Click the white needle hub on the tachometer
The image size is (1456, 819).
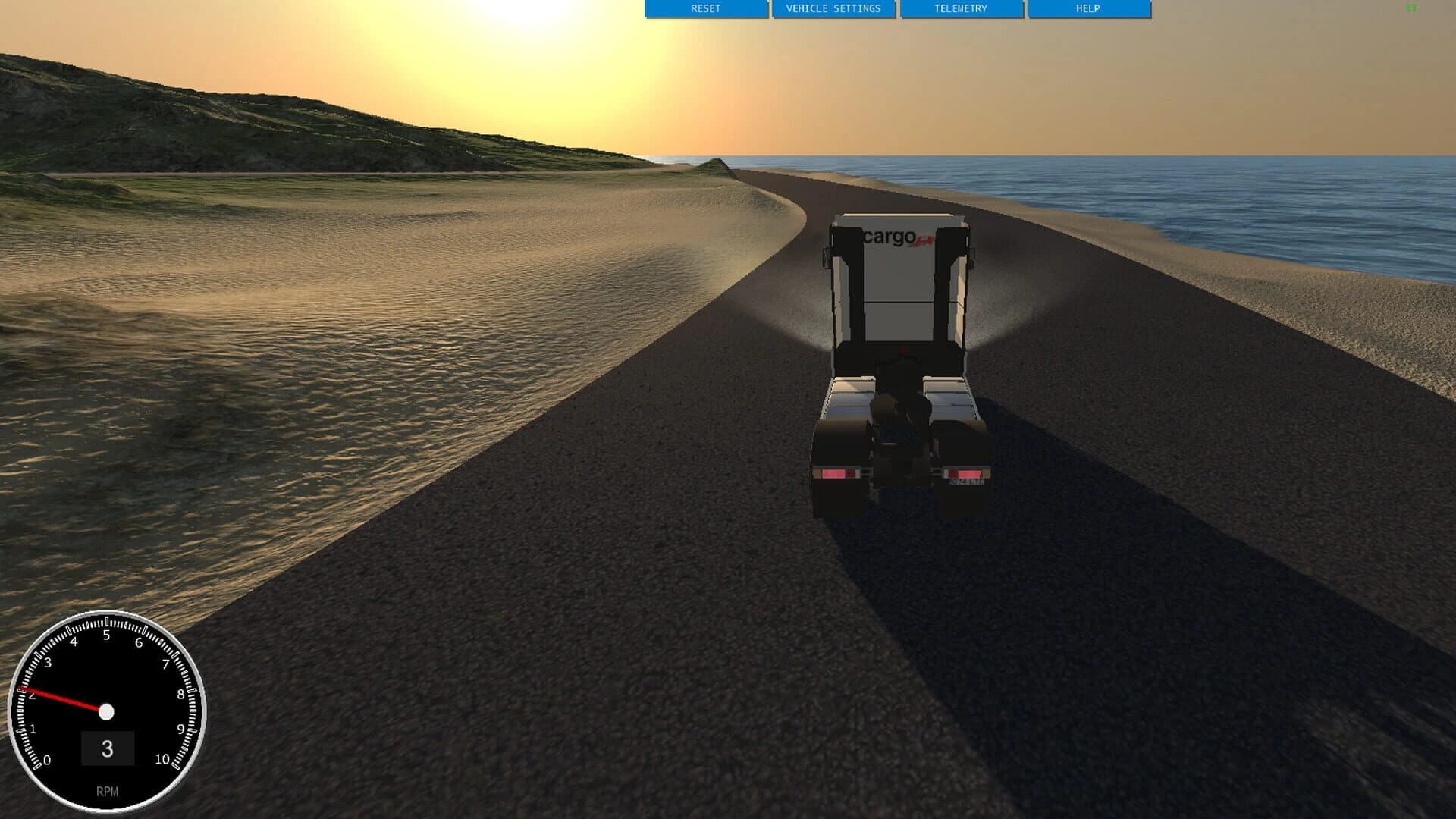click(x=108, y=711)
